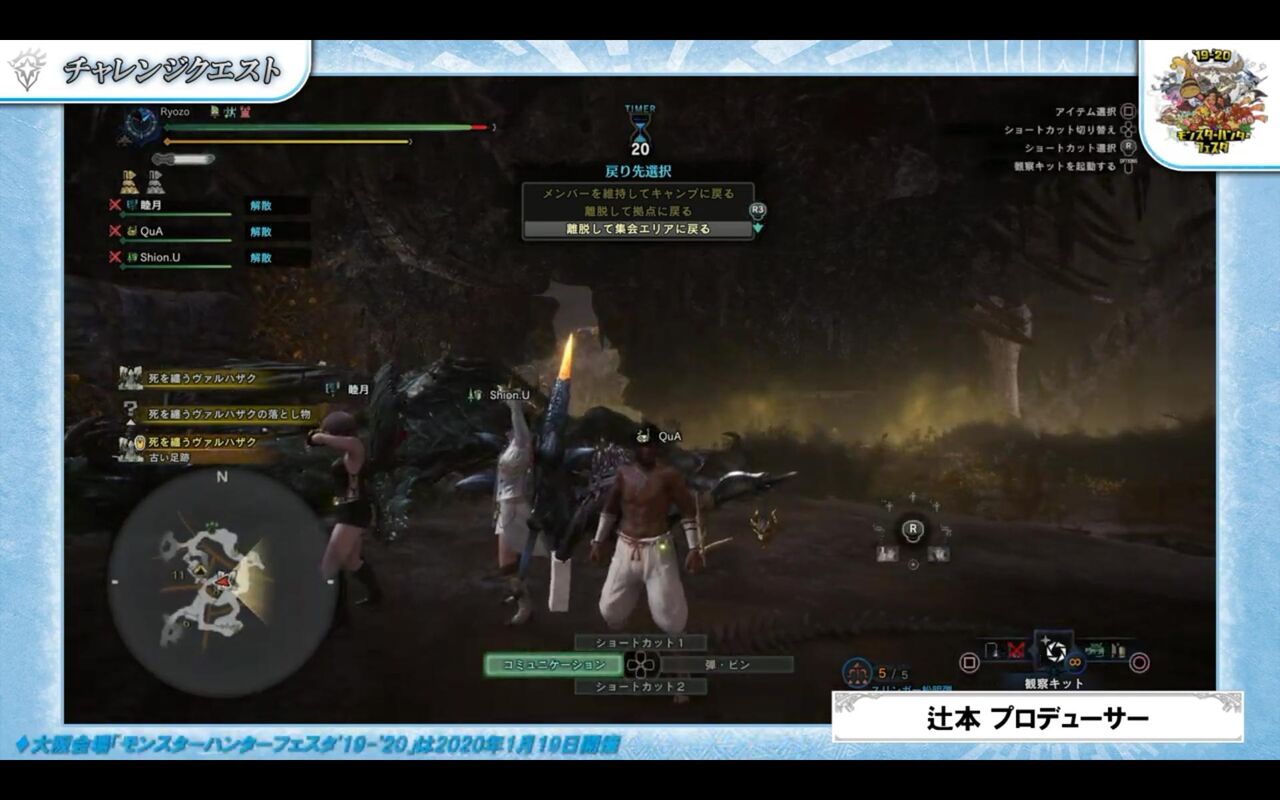
Task: Click the ヴァルハザク monster icon in the quest list
Action: click(130, 378)
